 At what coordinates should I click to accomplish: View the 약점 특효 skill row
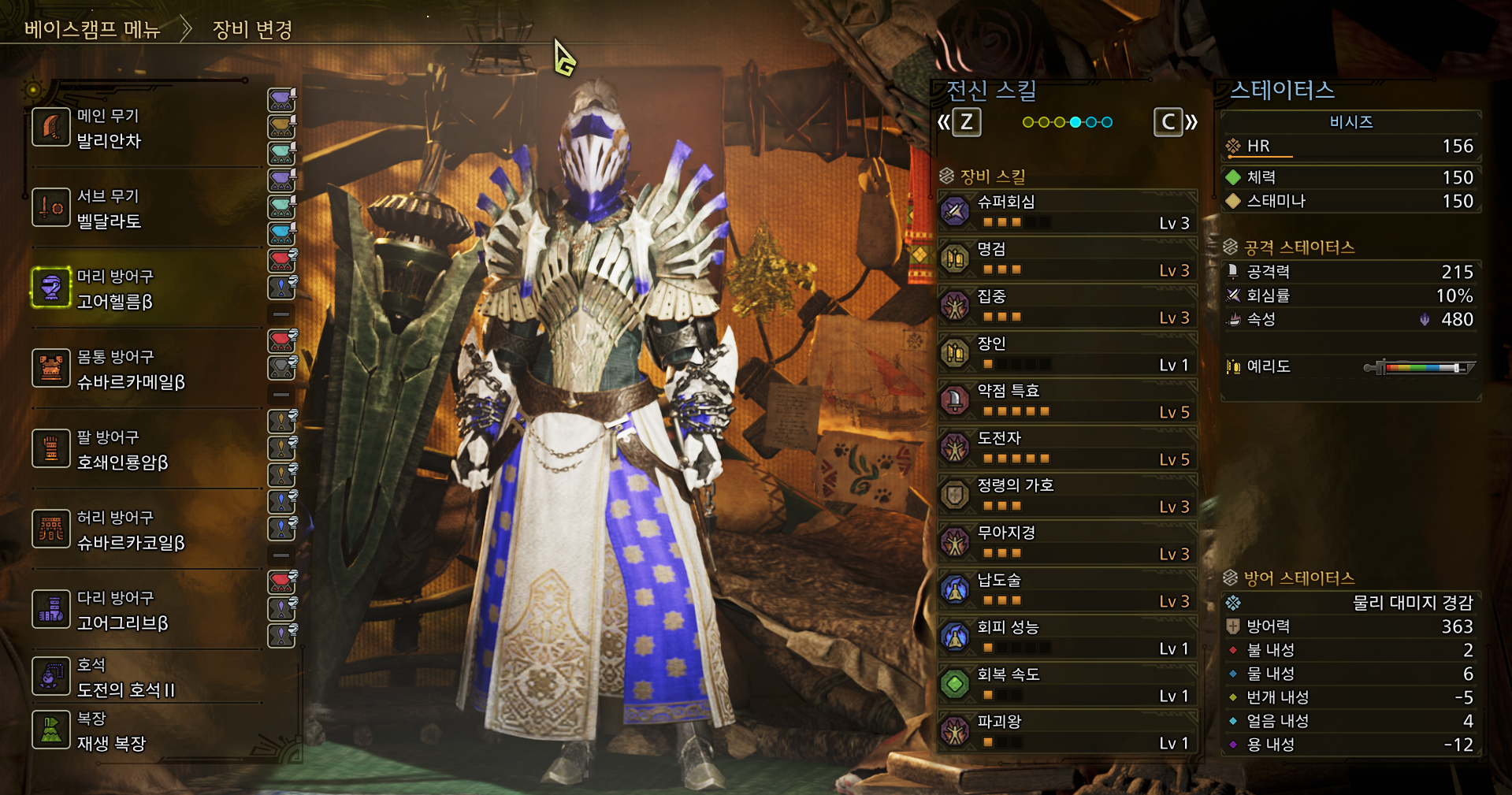1068,400
